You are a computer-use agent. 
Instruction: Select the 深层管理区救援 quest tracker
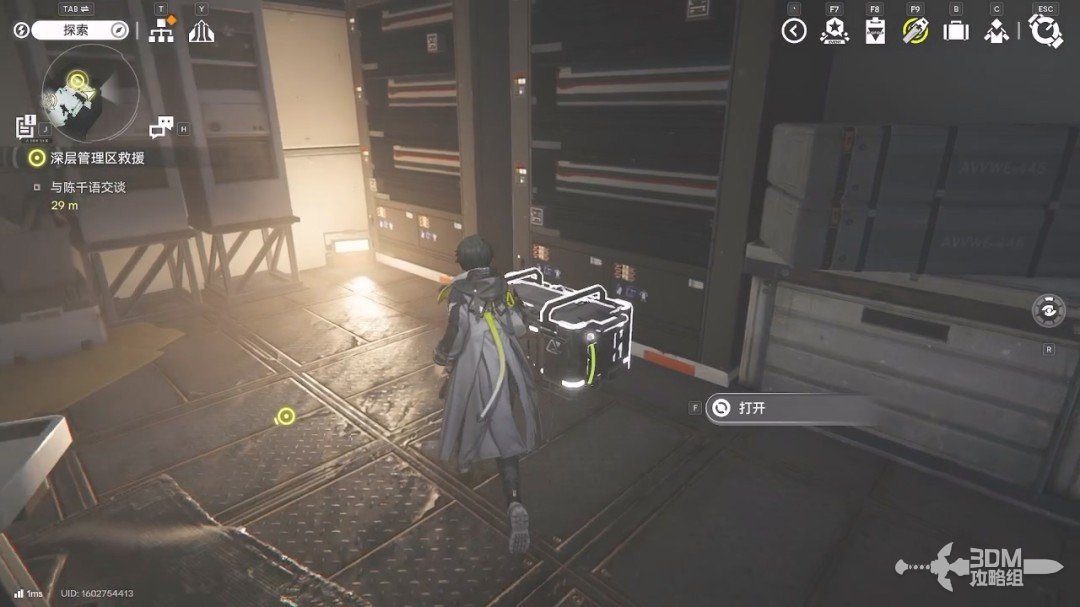click(x=96, y=158)
